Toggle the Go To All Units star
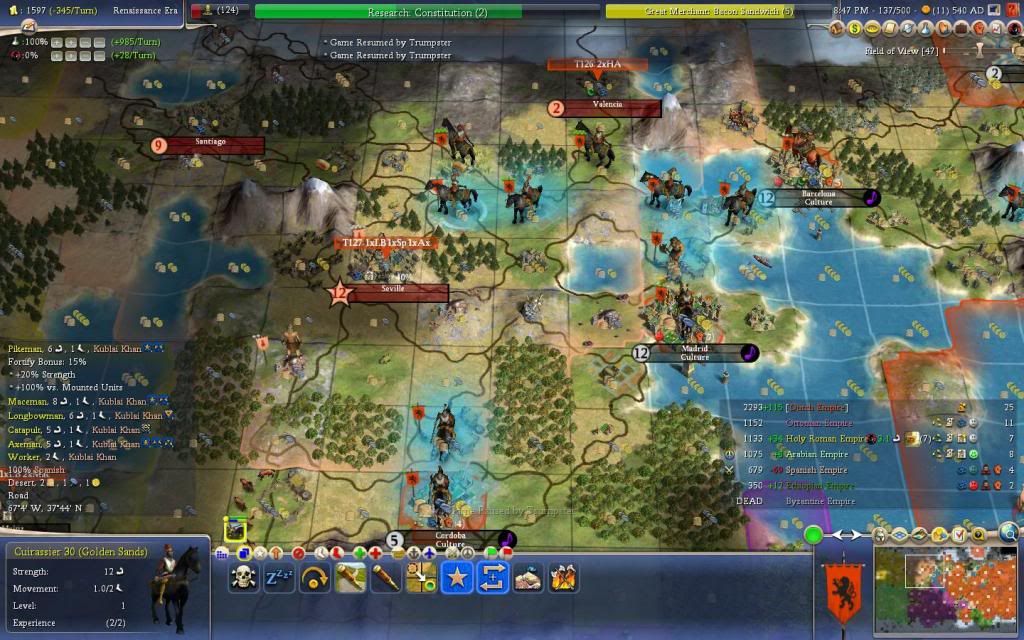The height and width of the screenshot is (640, 1024). 457,577
